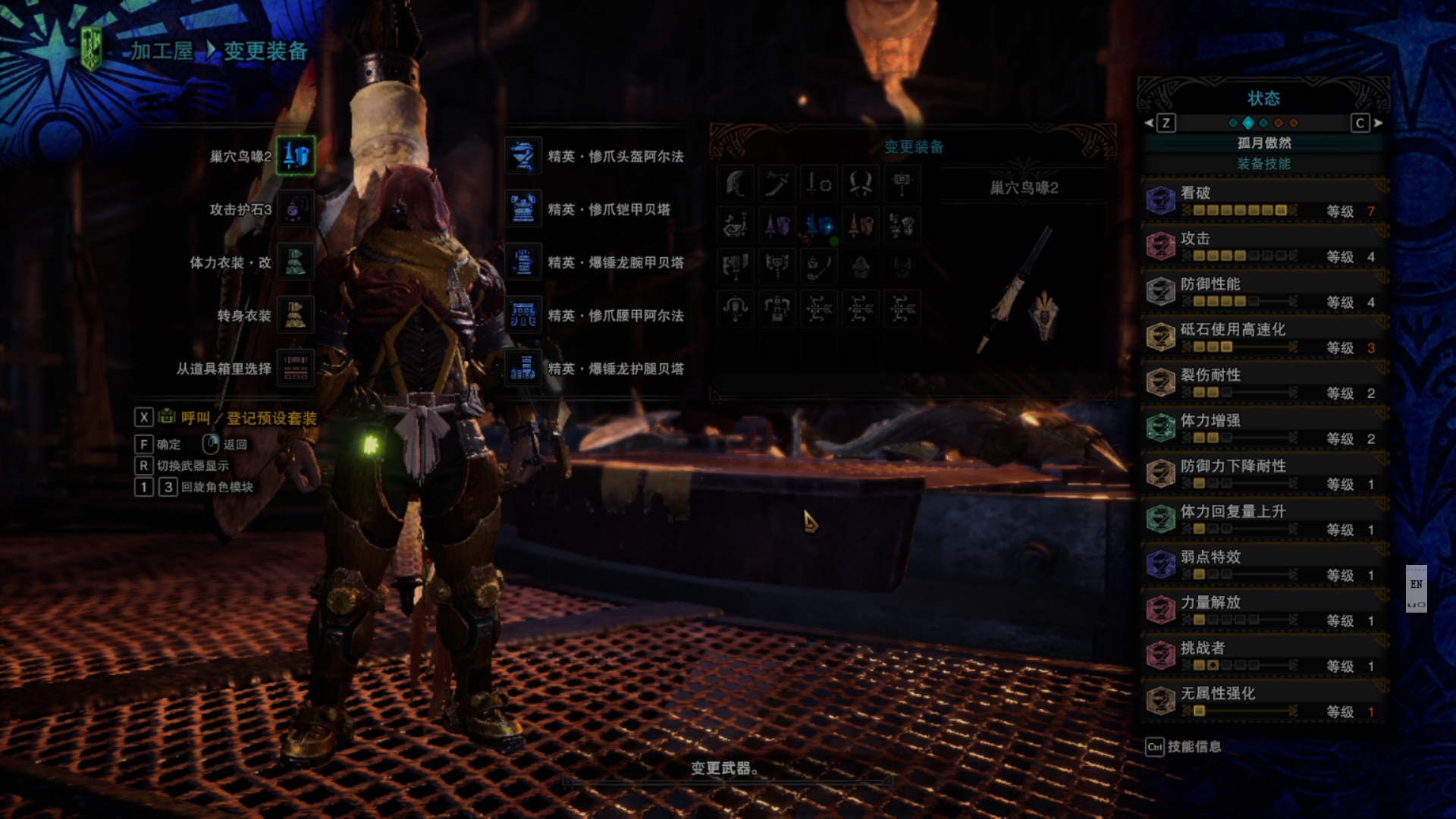
Task: Select the 转身衣装 mantle slot
Action: click(x=295, y=315)
